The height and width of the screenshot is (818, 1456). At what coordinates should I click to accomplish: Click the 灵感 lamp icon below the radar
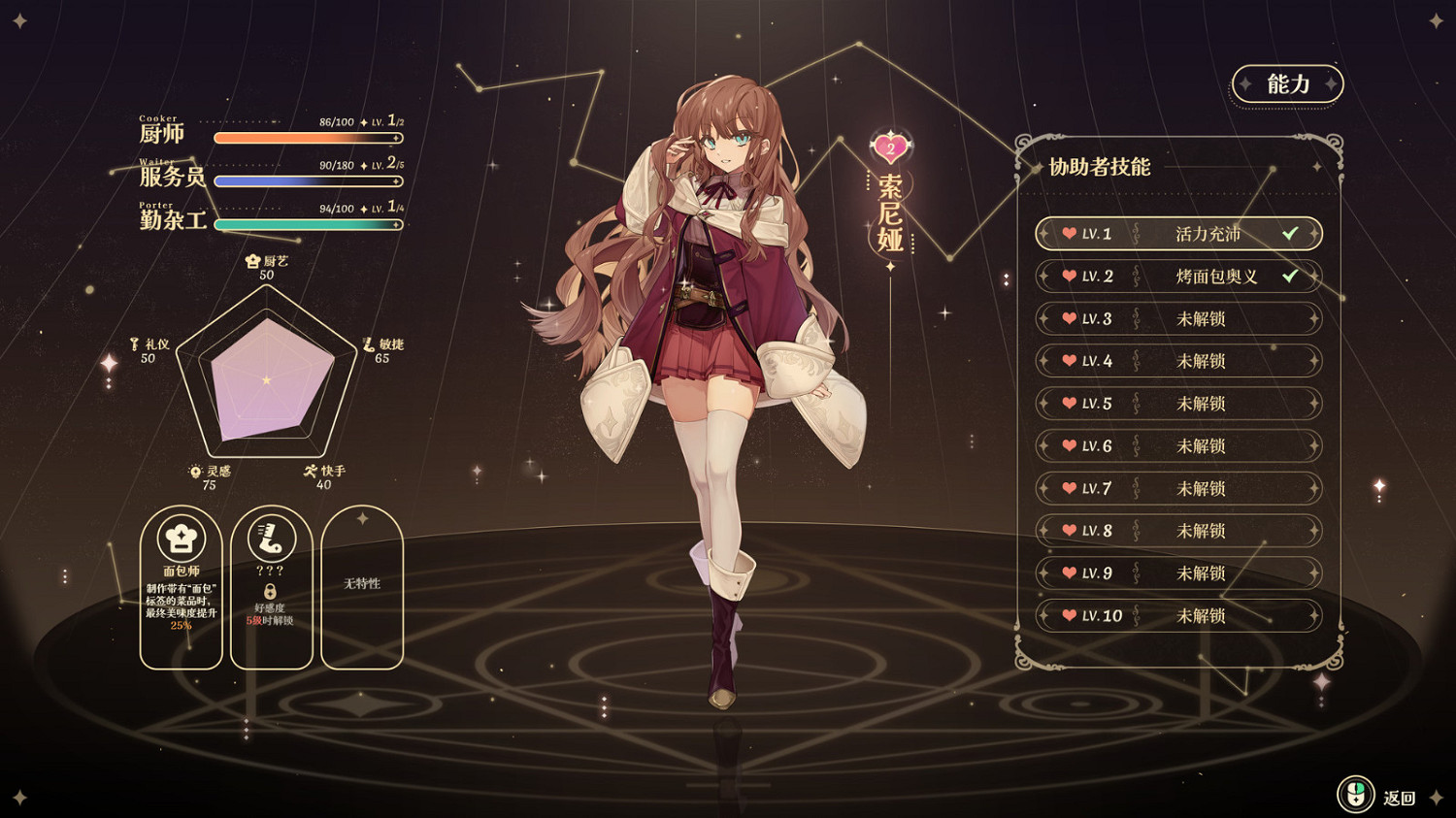194,471
